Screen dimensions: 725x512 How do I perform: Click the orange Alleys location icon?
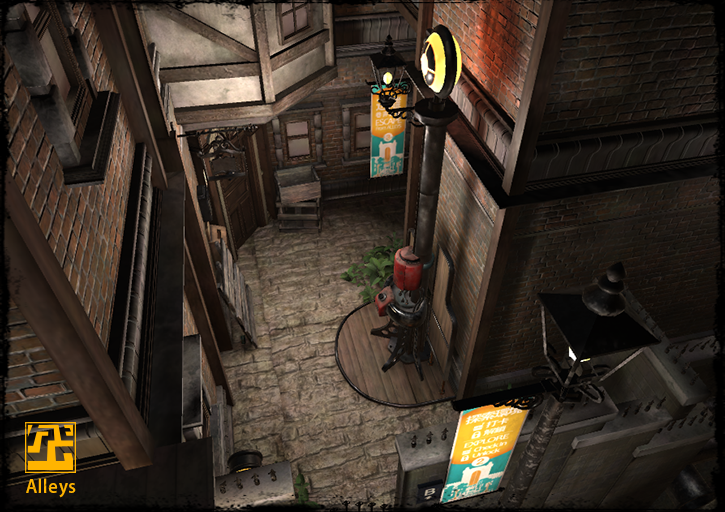pos(50,447)
